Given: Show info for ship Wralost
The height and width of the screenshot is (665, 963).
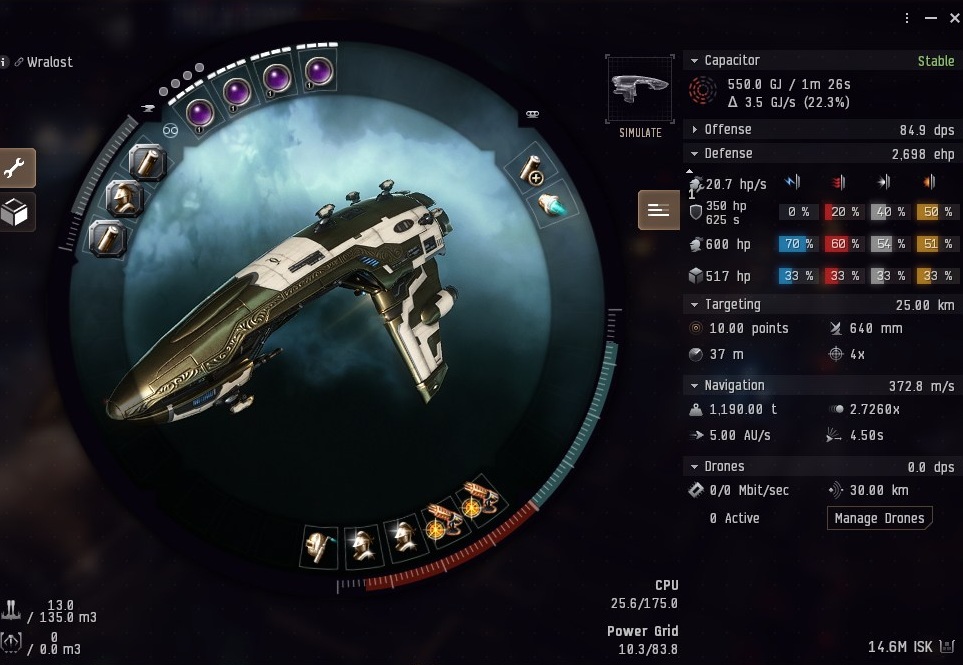Looking at the screenshot, I should pyautogui.click(x=5, y=62).
